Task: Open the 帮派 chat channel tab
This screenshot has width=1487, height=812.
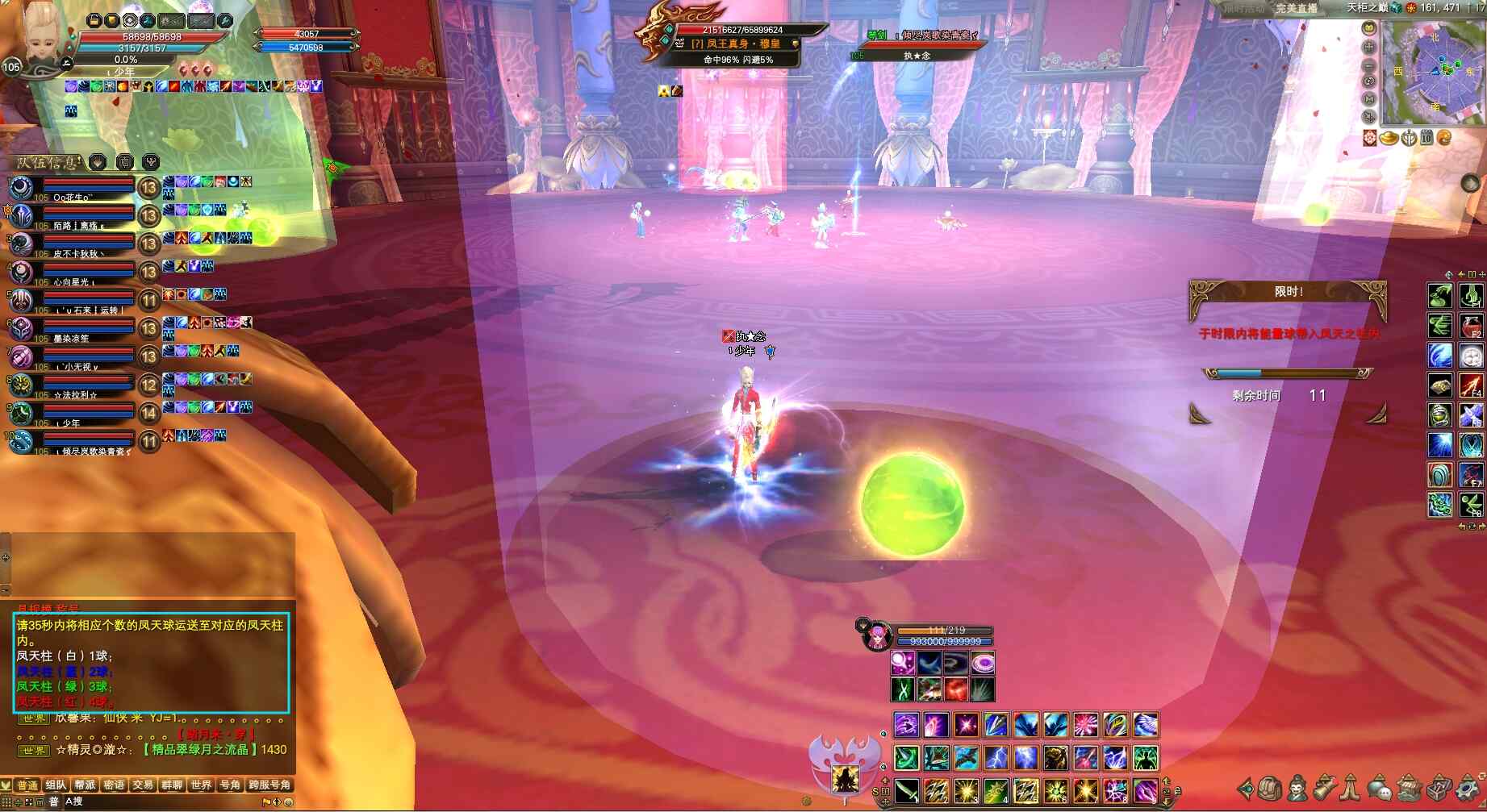Action: tap(85, 785)
